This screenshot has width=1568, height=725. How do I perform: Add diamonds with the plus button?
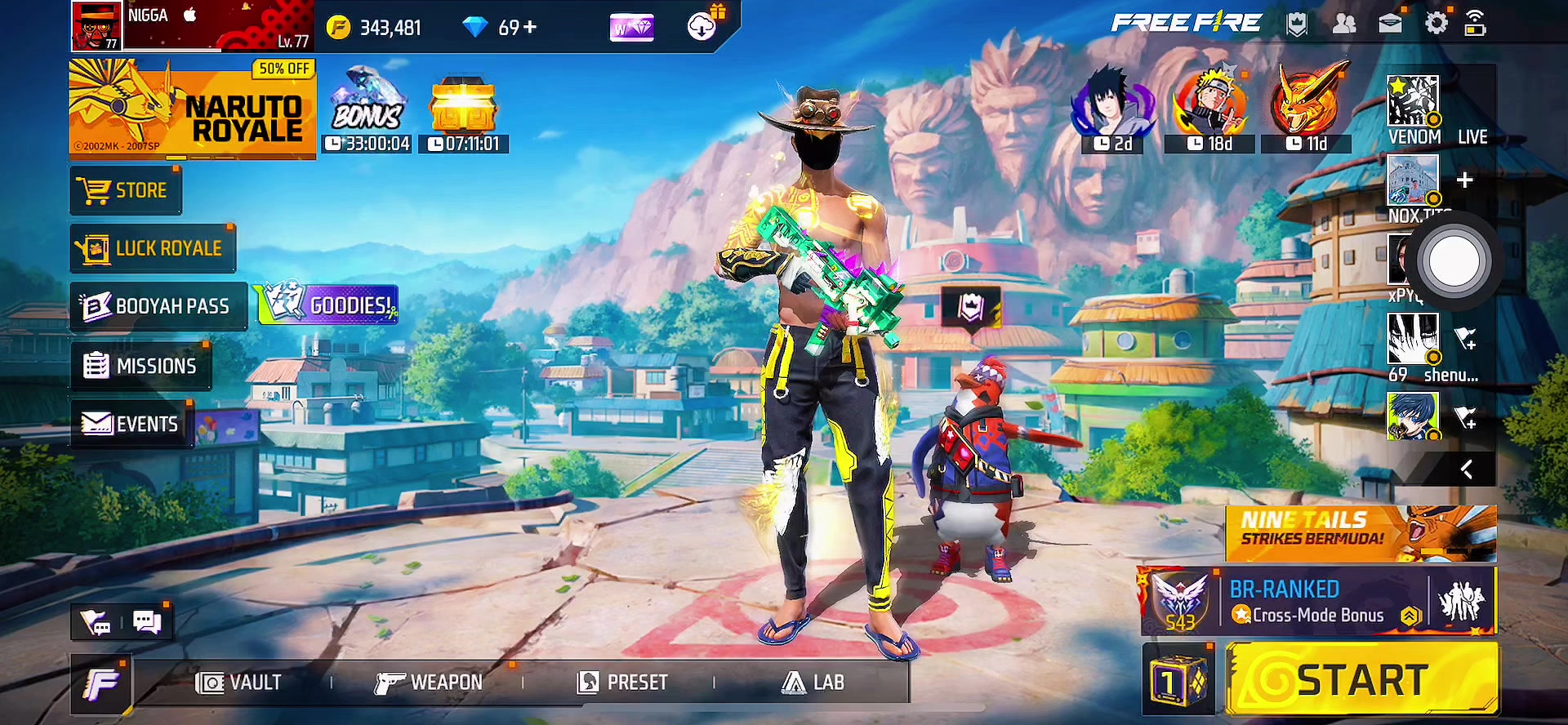tap(530, 28)
